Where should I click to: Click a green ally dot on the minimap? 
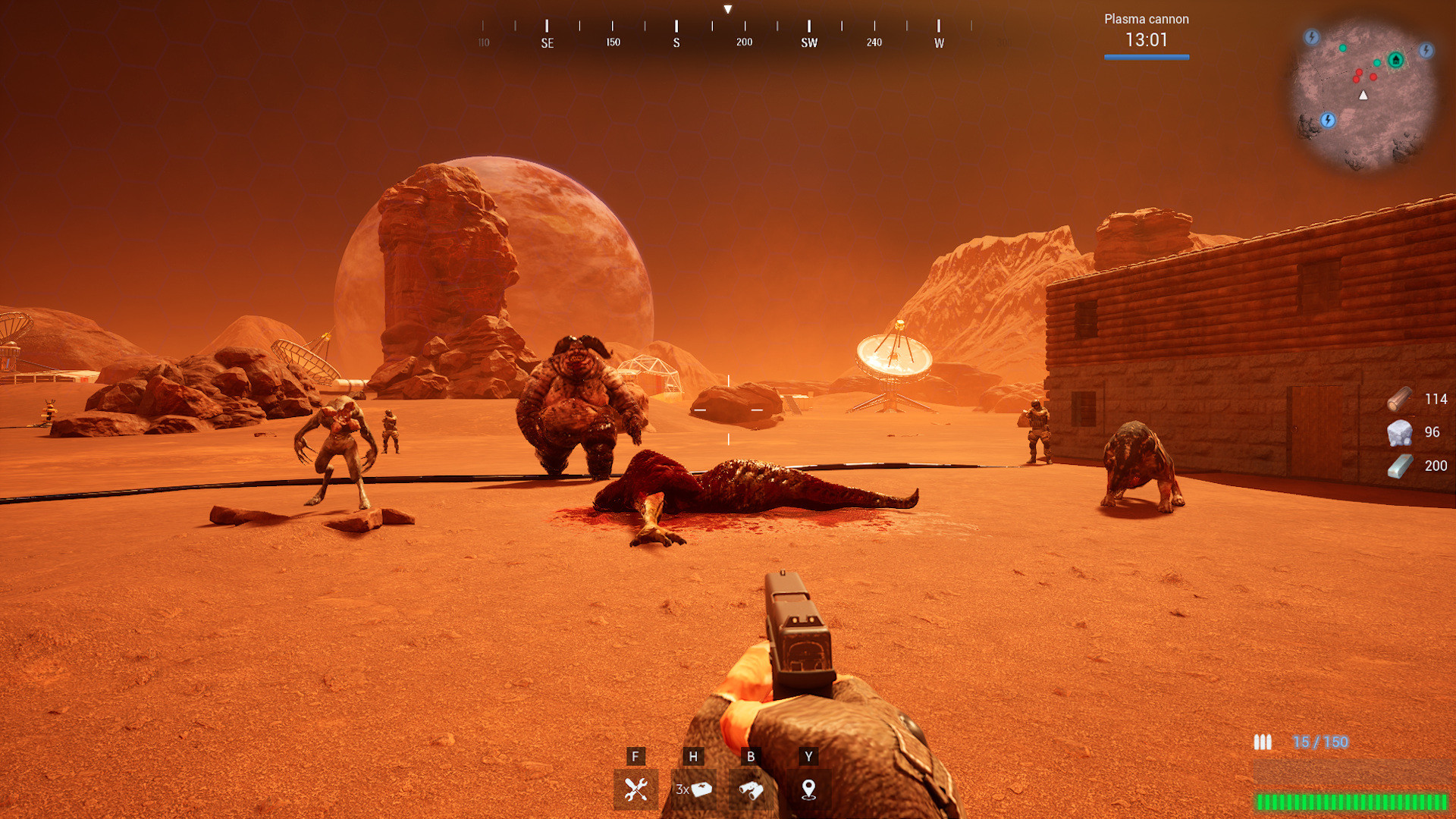(x=1342, y=48)
